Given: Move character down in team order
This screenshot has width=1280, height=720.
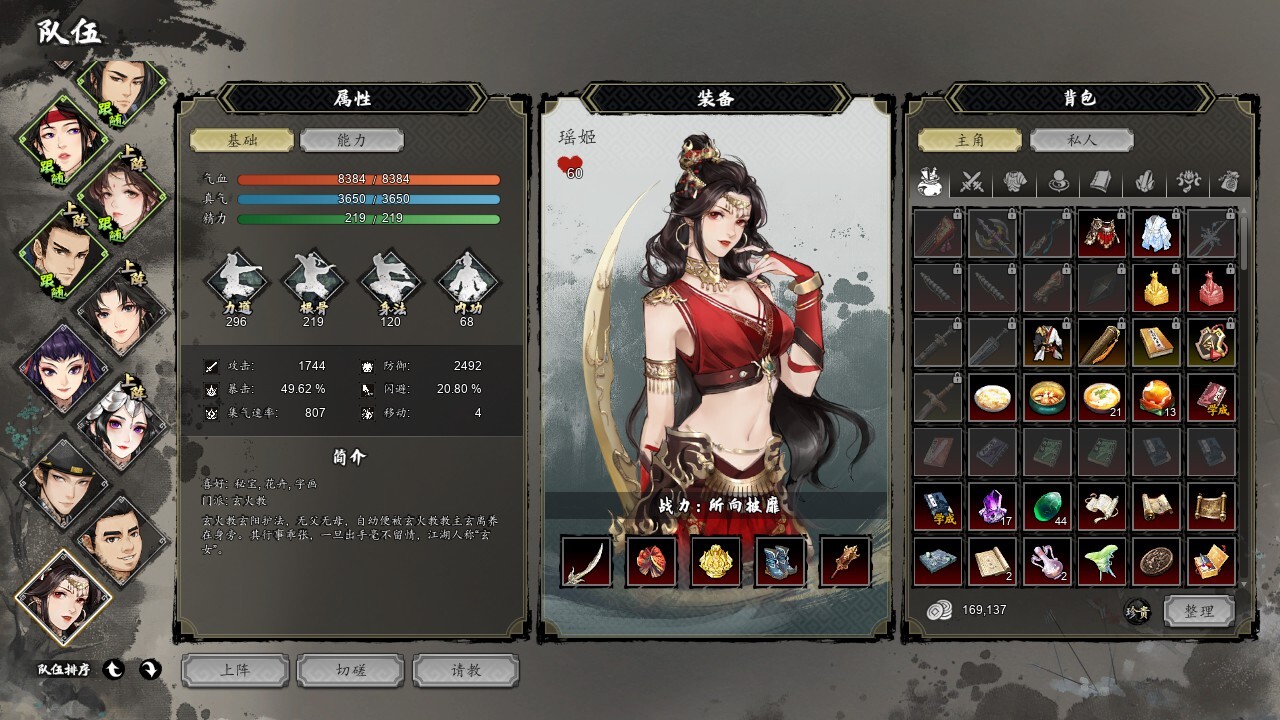Looking at the screenshot, I should pyautogui.click(x=150, y=669).
